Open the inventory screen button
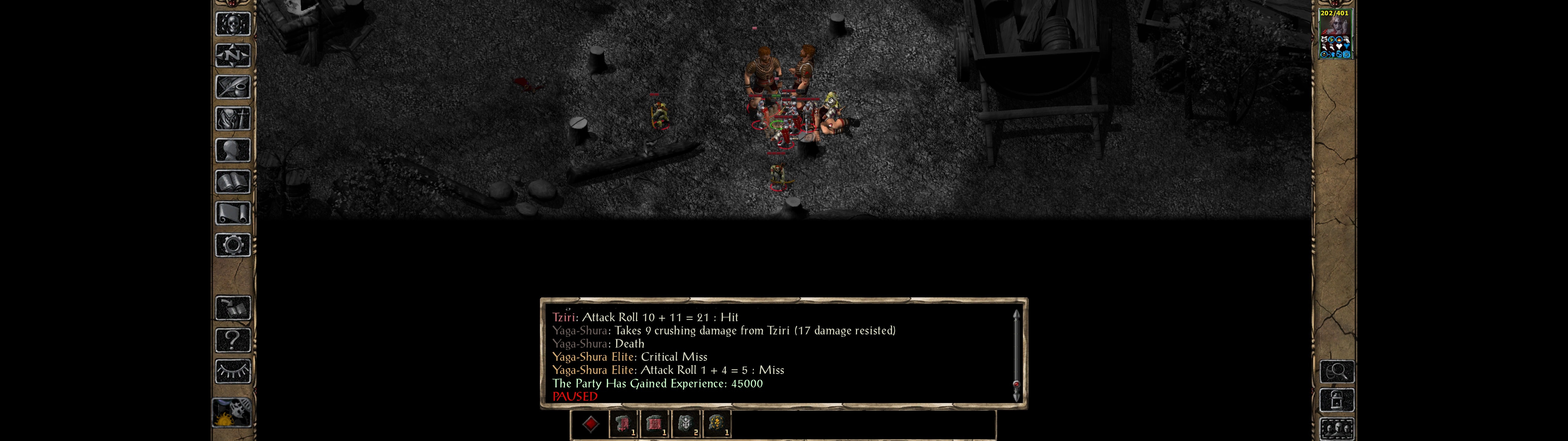This screenshot has height=441, width=1568. (x=232, y=118)
